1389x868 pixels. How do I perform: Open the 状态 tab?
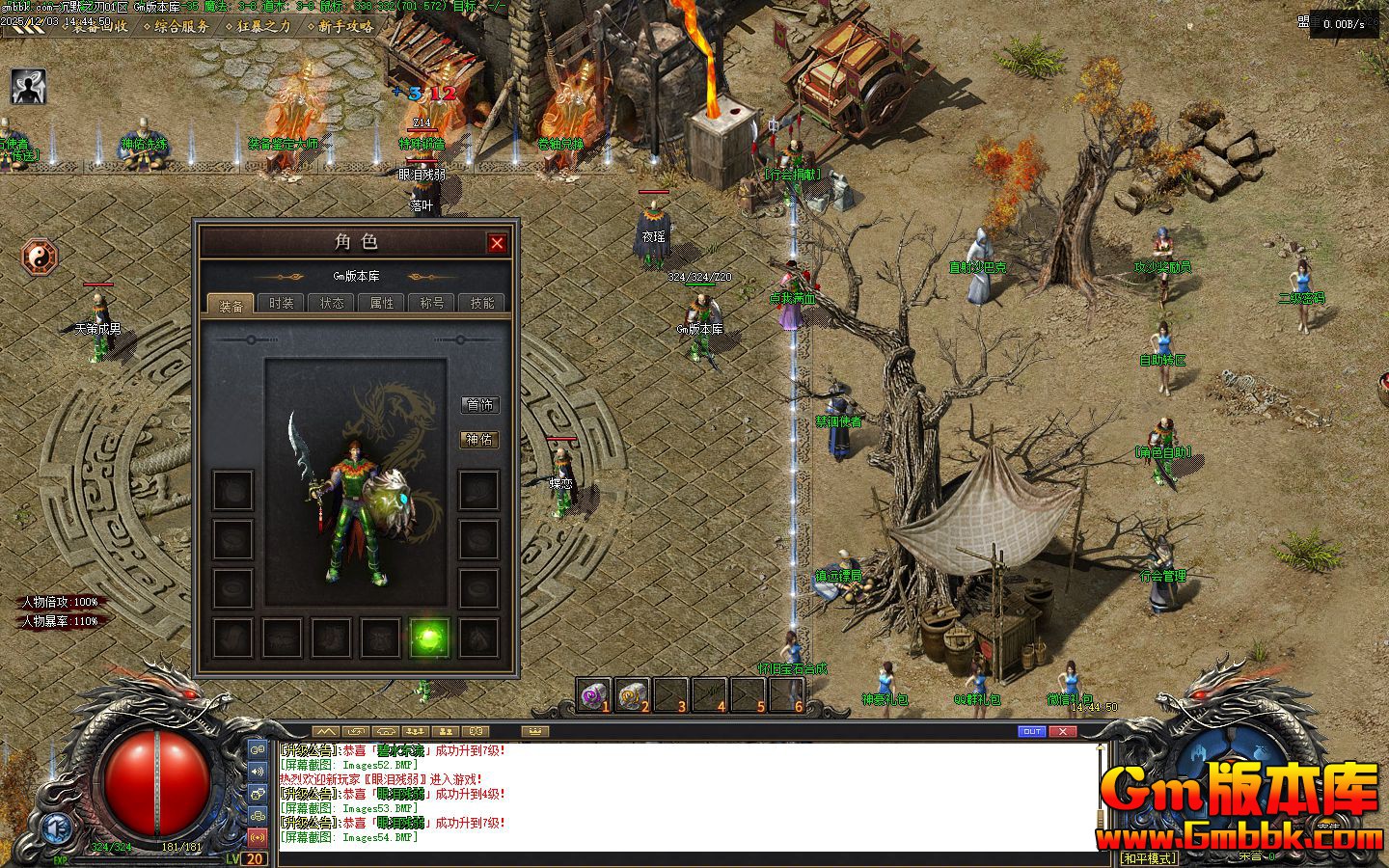332,303
